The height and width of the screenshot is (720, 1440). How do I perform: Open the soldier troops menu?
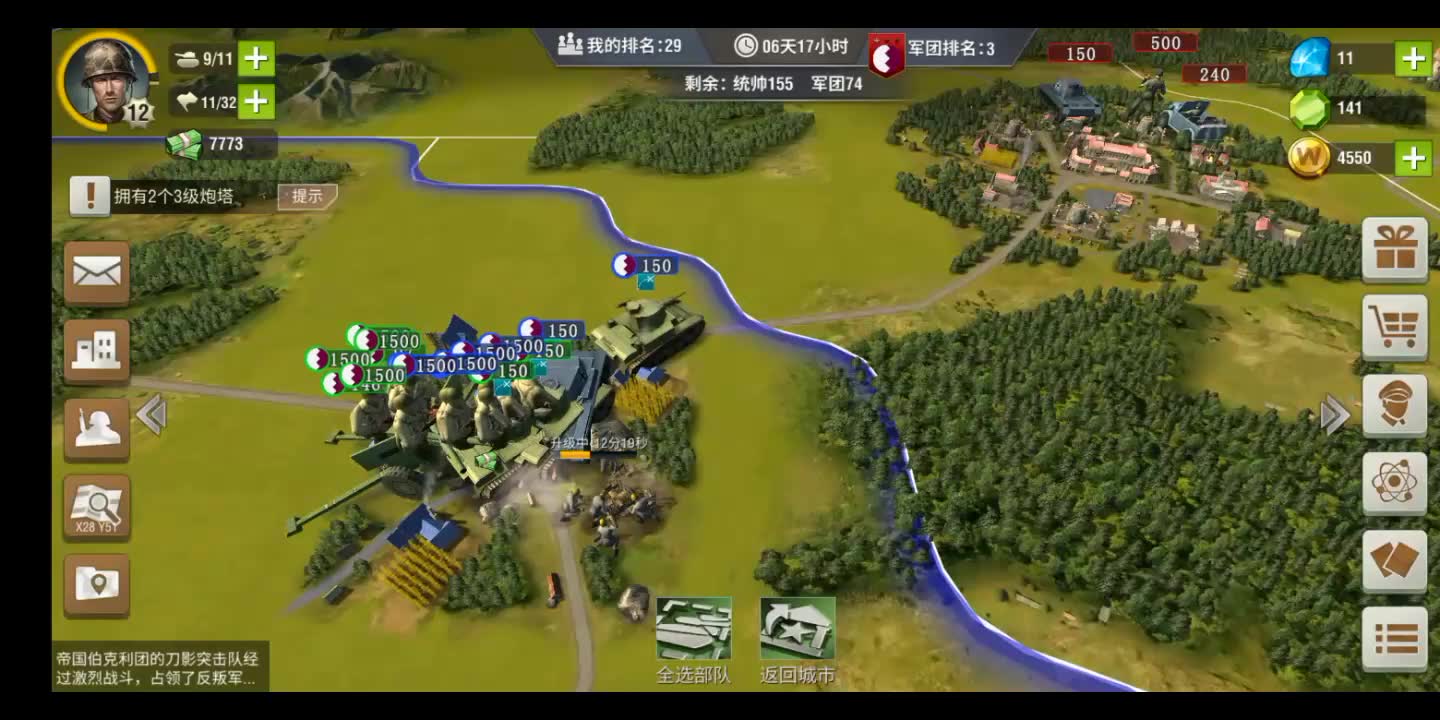pyautogui.click(x=97, y=429)
